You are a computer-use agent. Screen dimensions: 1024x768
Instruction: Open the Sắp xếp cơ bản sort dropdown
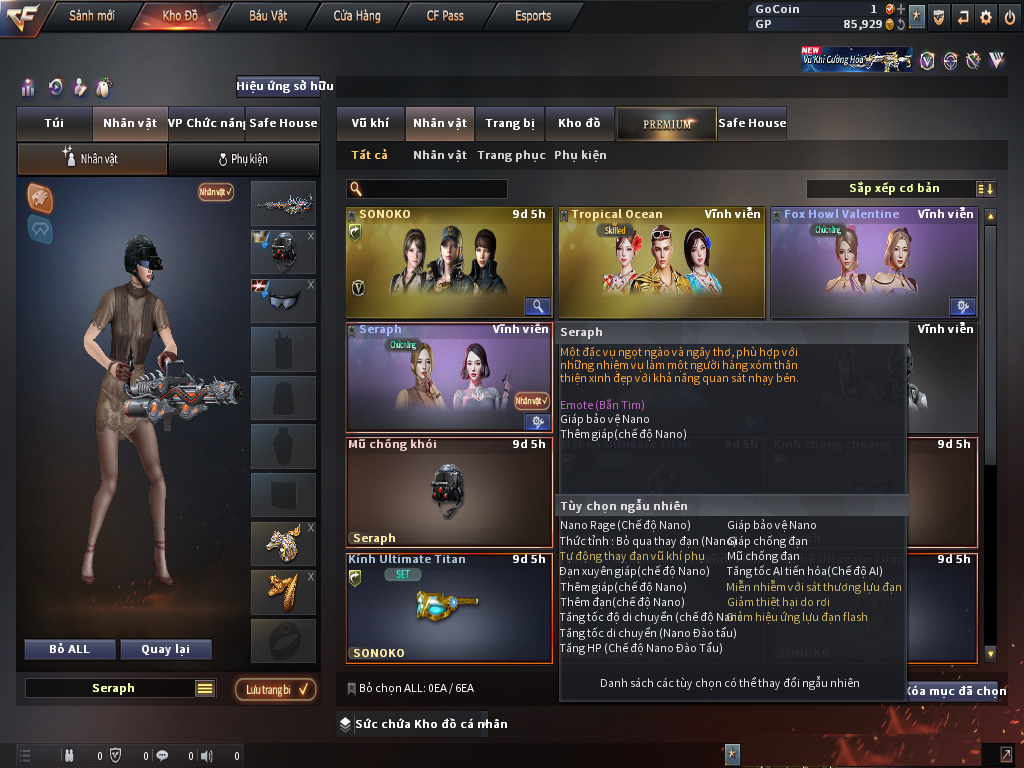pos(893,189)
